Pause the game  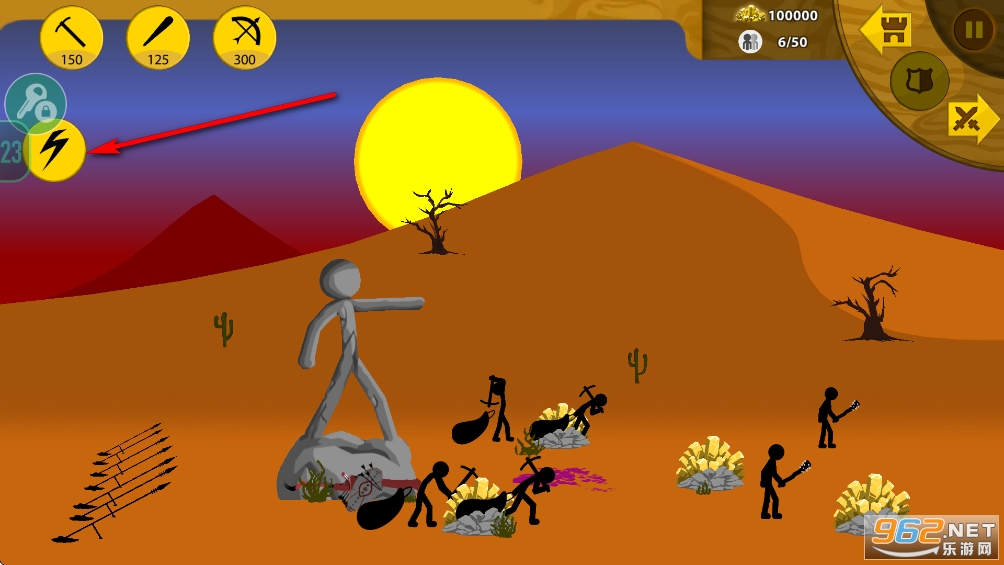point(972,29)
